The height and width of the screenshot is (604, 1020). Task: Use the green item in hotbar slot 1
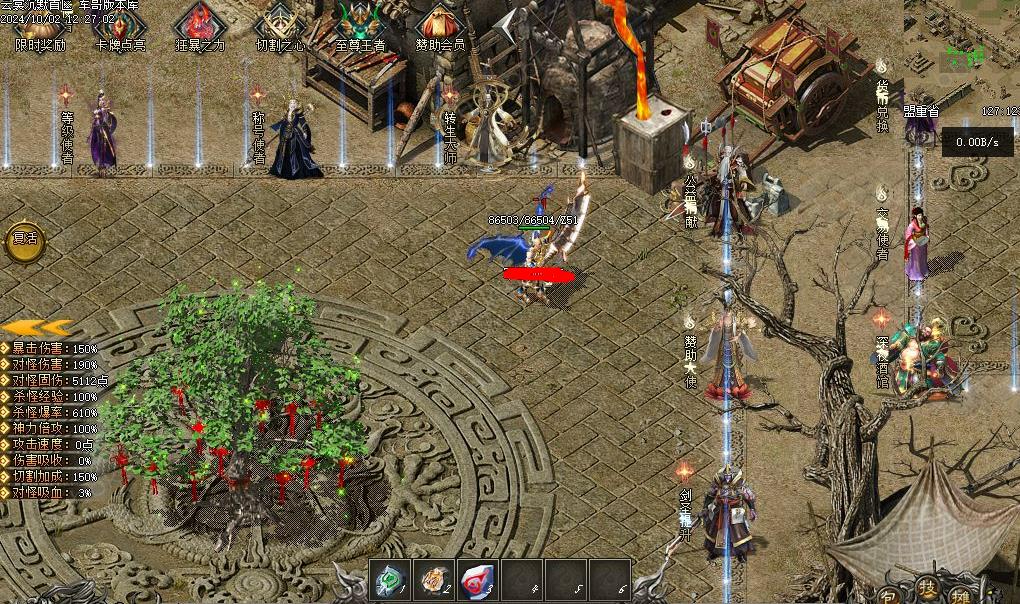(x=389, y=580)
